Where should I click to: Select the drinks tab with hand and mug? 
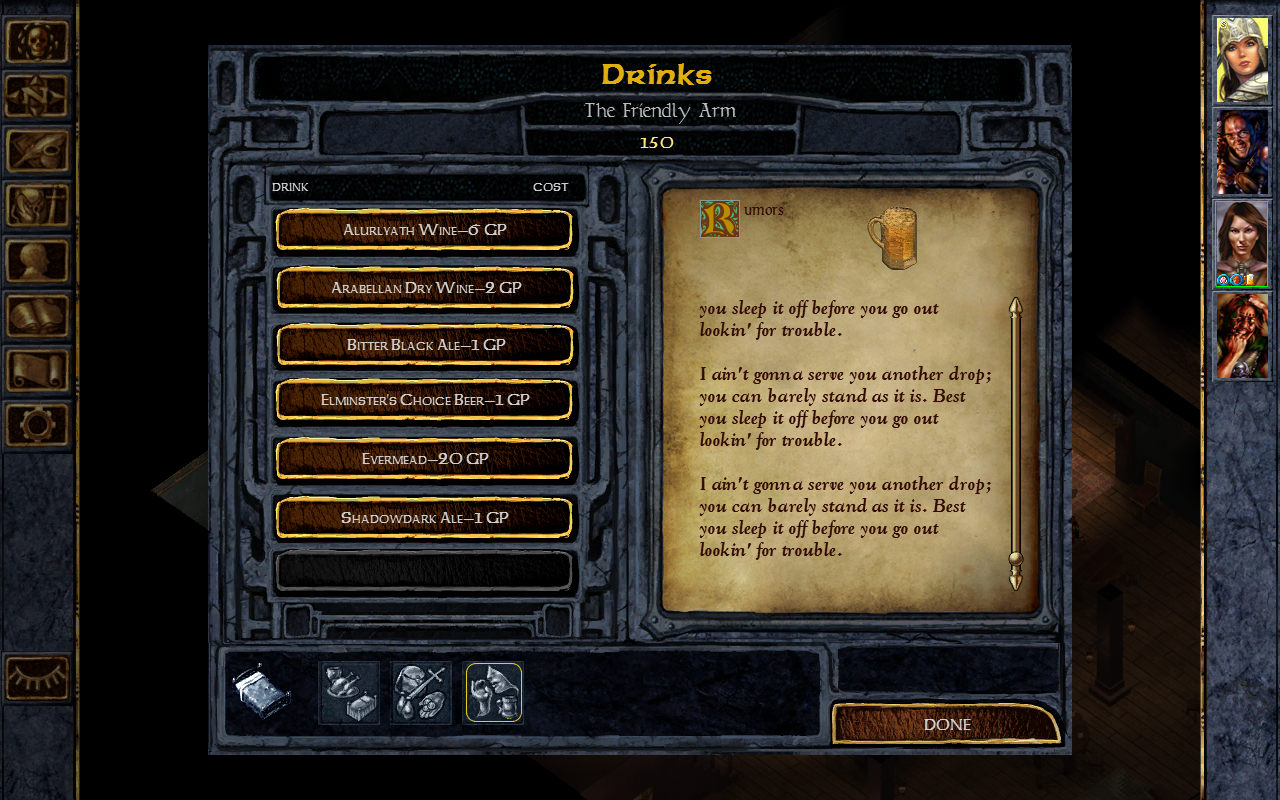494,692
